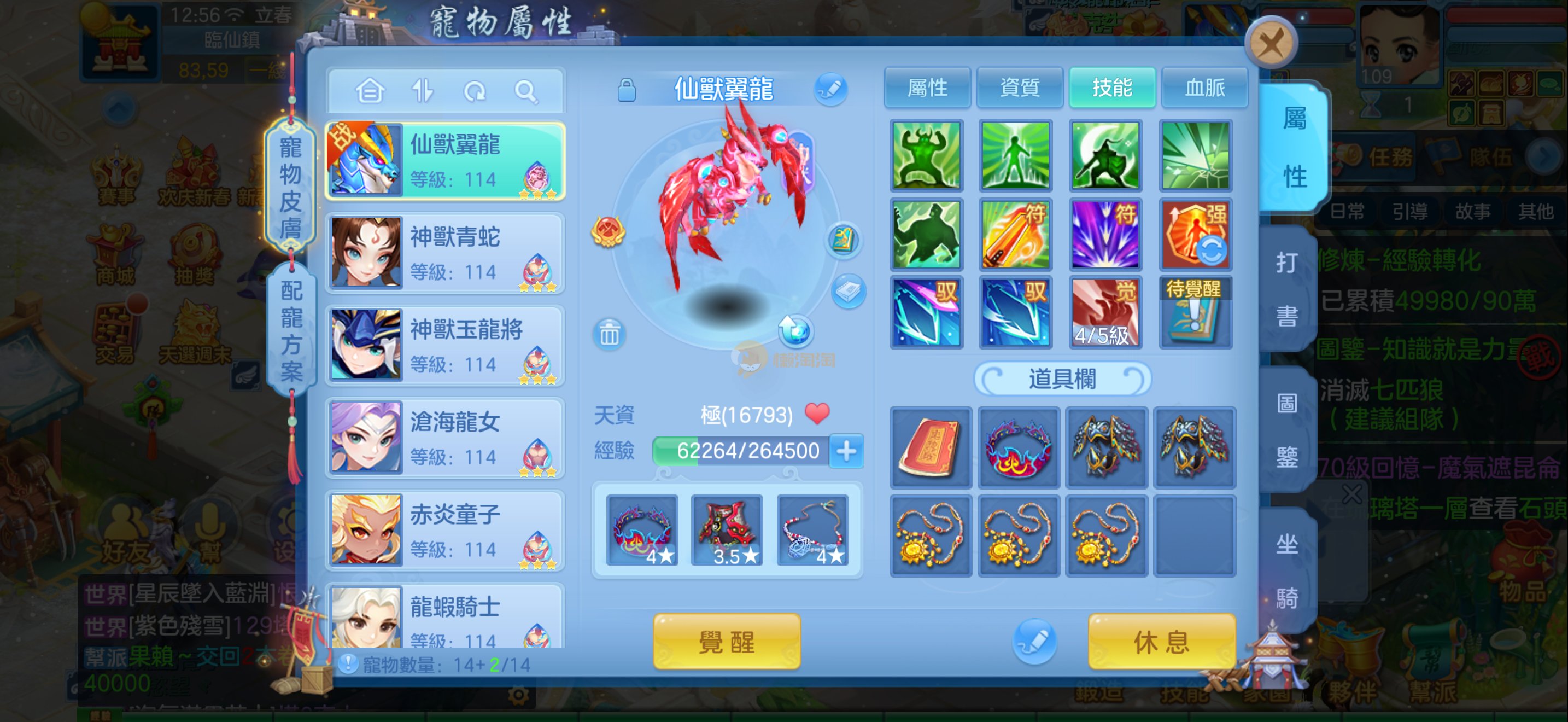Select the 待覺醒 skill book slot
This screenshot has height=722, width=1568.
click(1196, 313)
